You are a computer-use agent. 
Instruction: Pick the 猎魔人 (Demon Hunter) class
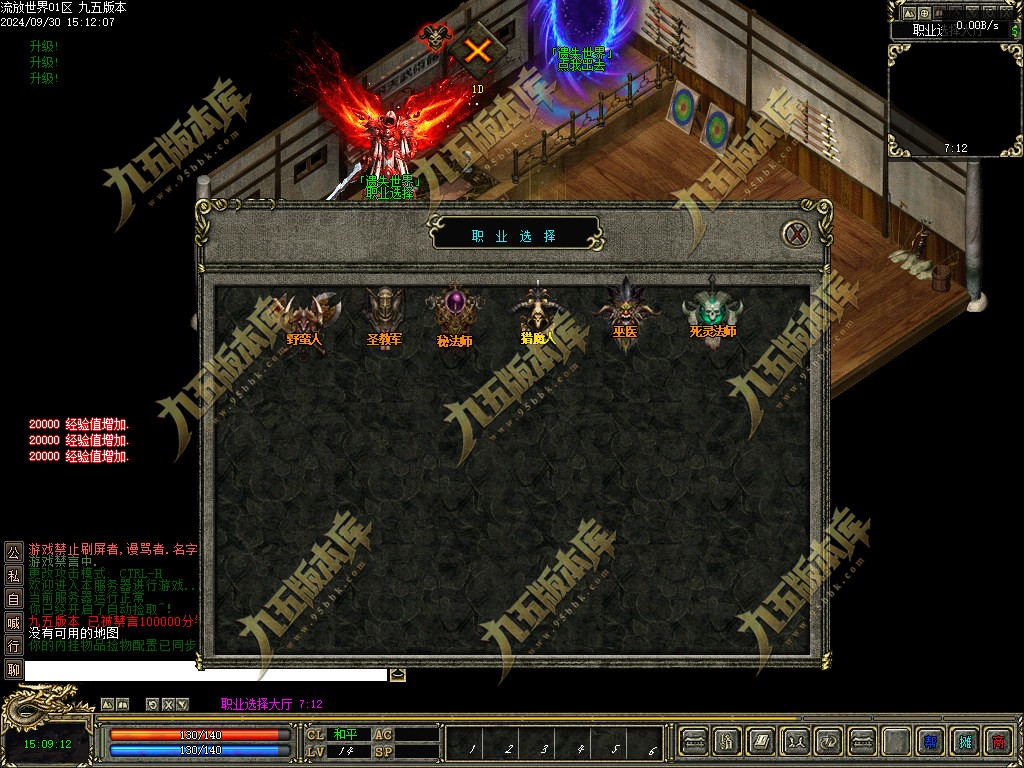tap(539, 320)
